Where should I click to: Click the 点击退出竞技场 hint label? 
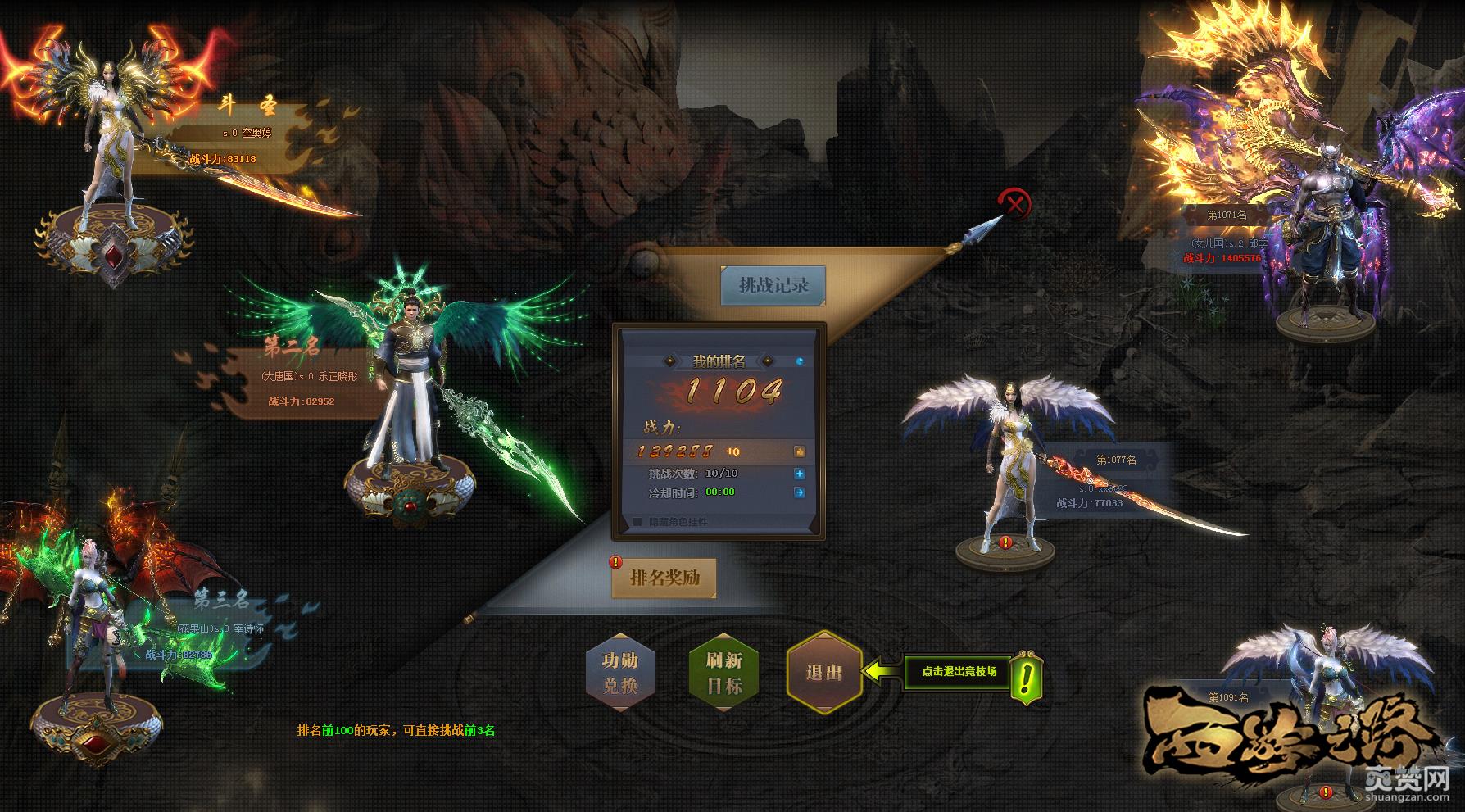[959, 672]
